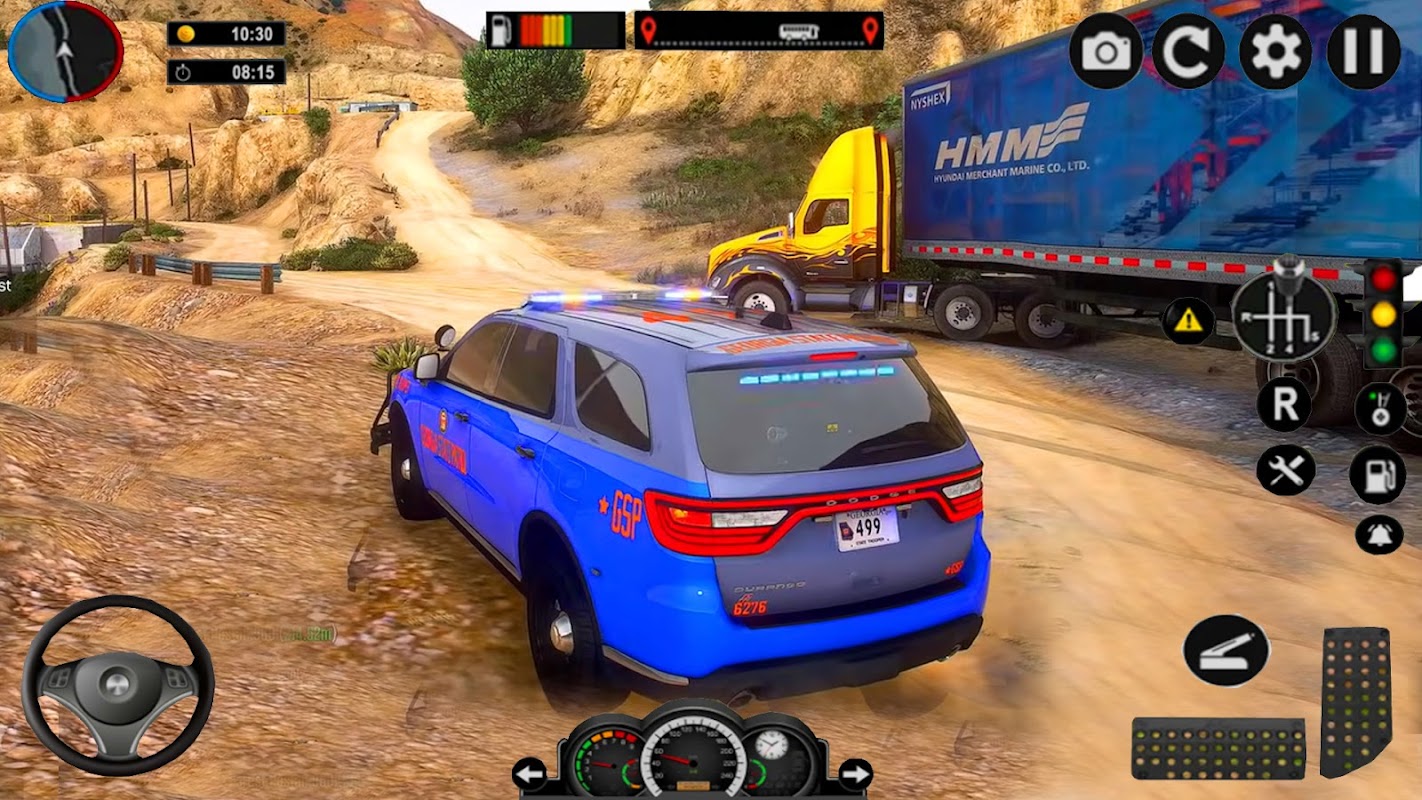
Task: Activate the right turn arrow indicator
Action: (855, 773)
